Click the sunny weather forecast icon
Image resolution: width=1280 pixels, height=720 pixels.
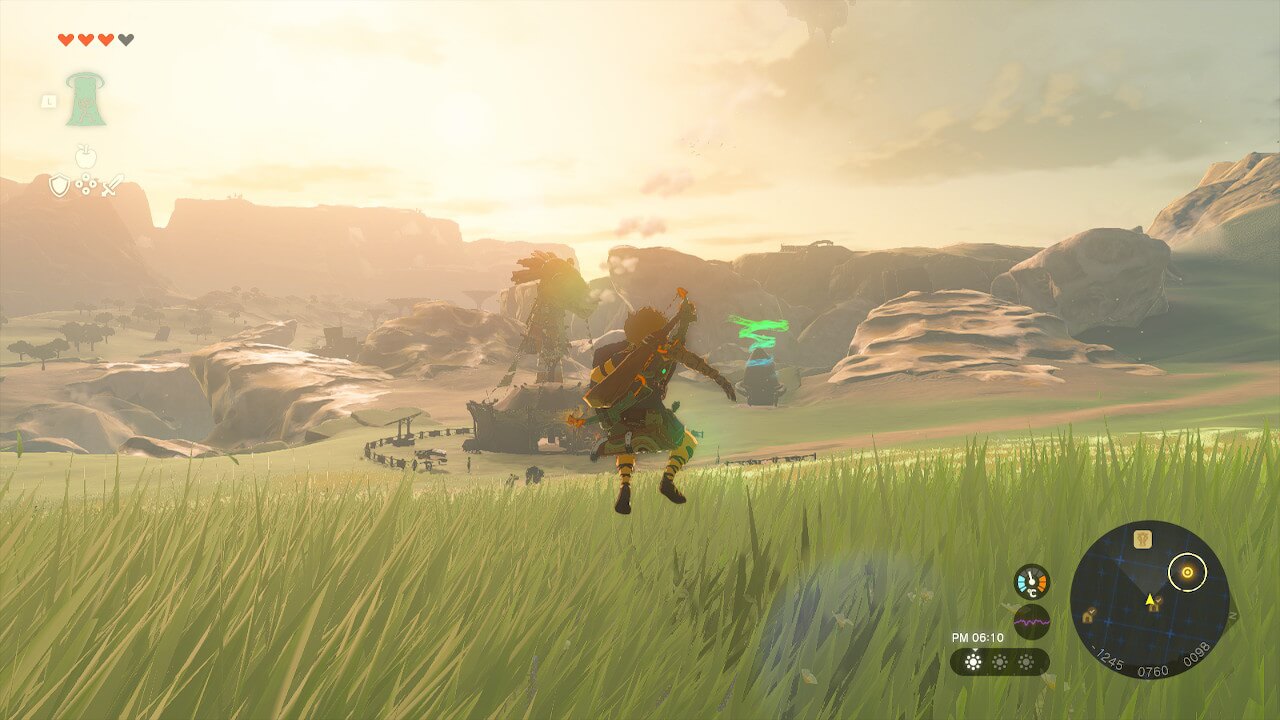pyautogui.click(x=972, y=662)
